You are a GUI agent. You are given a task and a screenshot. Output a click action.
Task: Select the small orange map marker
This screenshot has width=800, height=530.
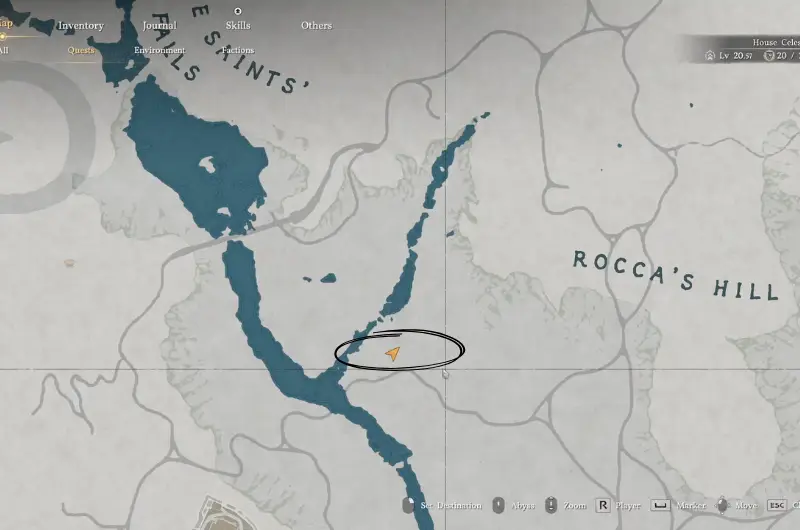coord(69,263)
